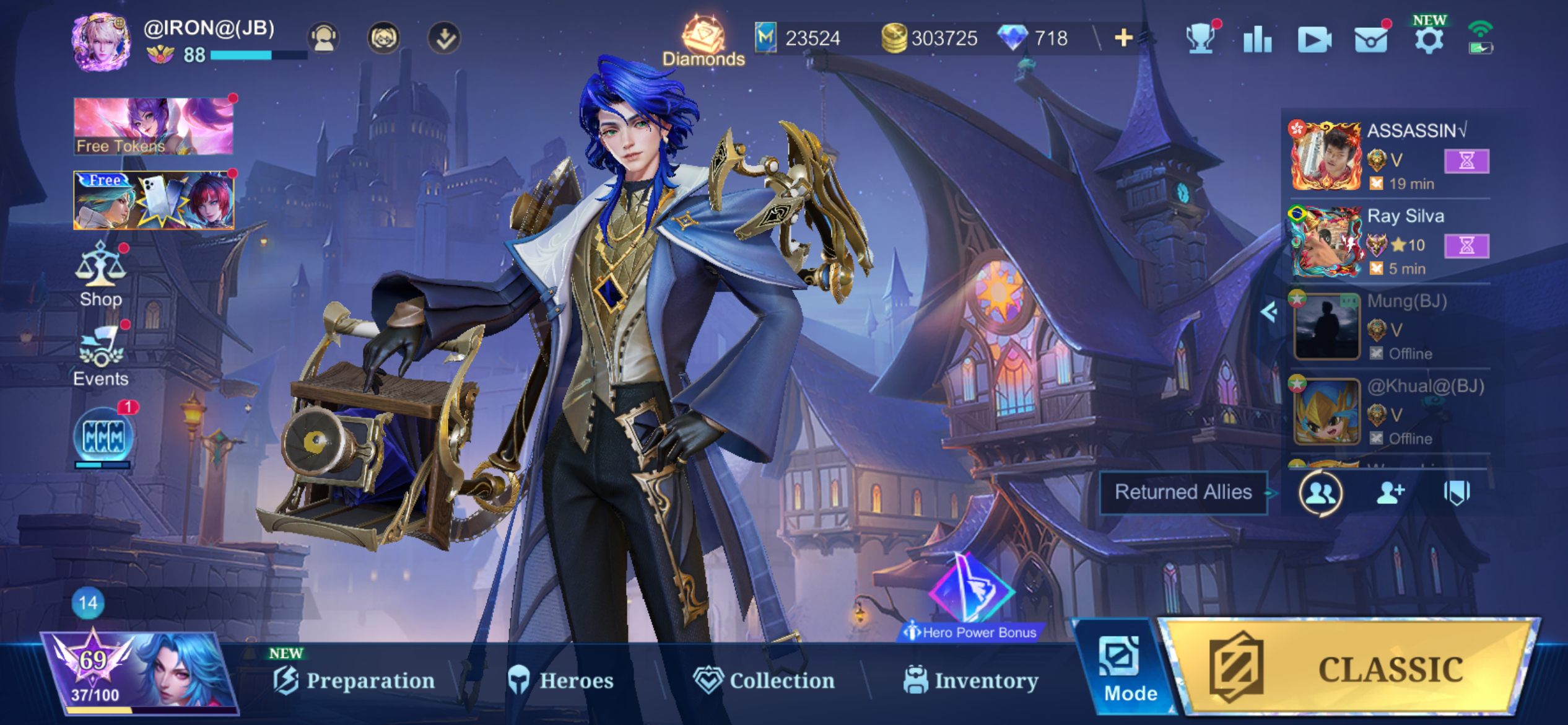Check the mailbox envelope icon
The height and width of the screenshot is (725, 1568).
tap(1370, 40)
